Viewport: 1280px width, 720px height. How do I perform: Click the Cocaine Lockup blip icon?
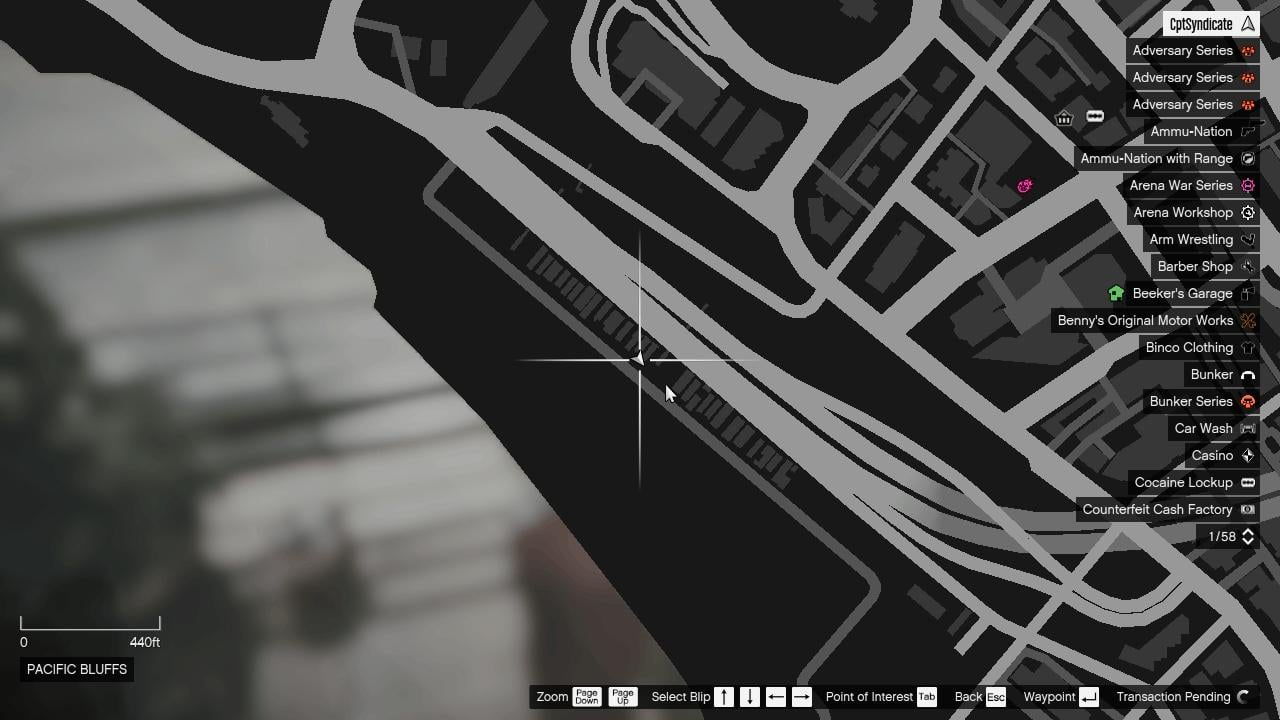click(1247, 482)
